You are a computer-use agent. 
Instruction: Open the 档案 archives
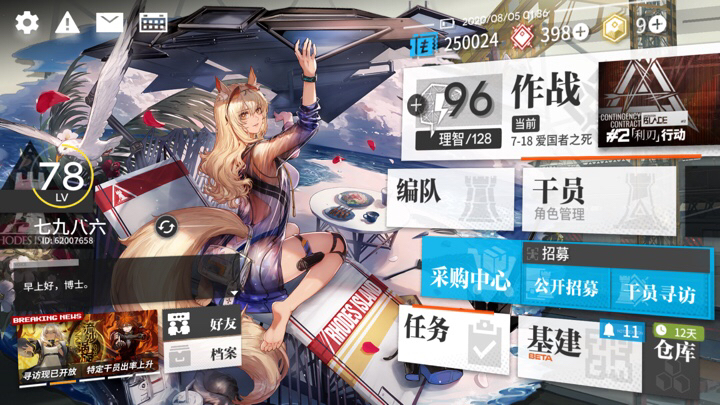(204, 354)
